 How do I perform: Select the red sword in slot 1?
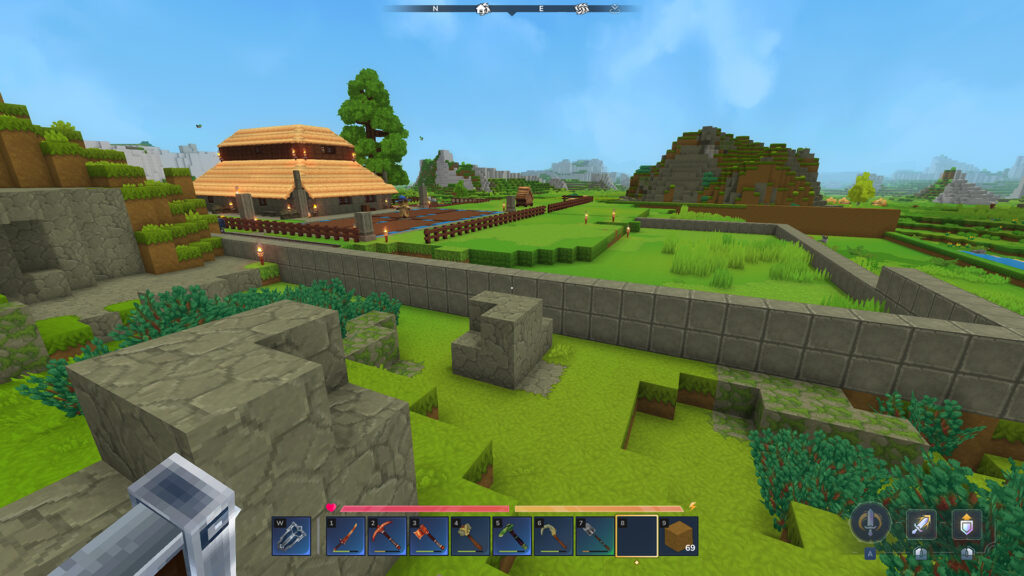pos(346,536)
